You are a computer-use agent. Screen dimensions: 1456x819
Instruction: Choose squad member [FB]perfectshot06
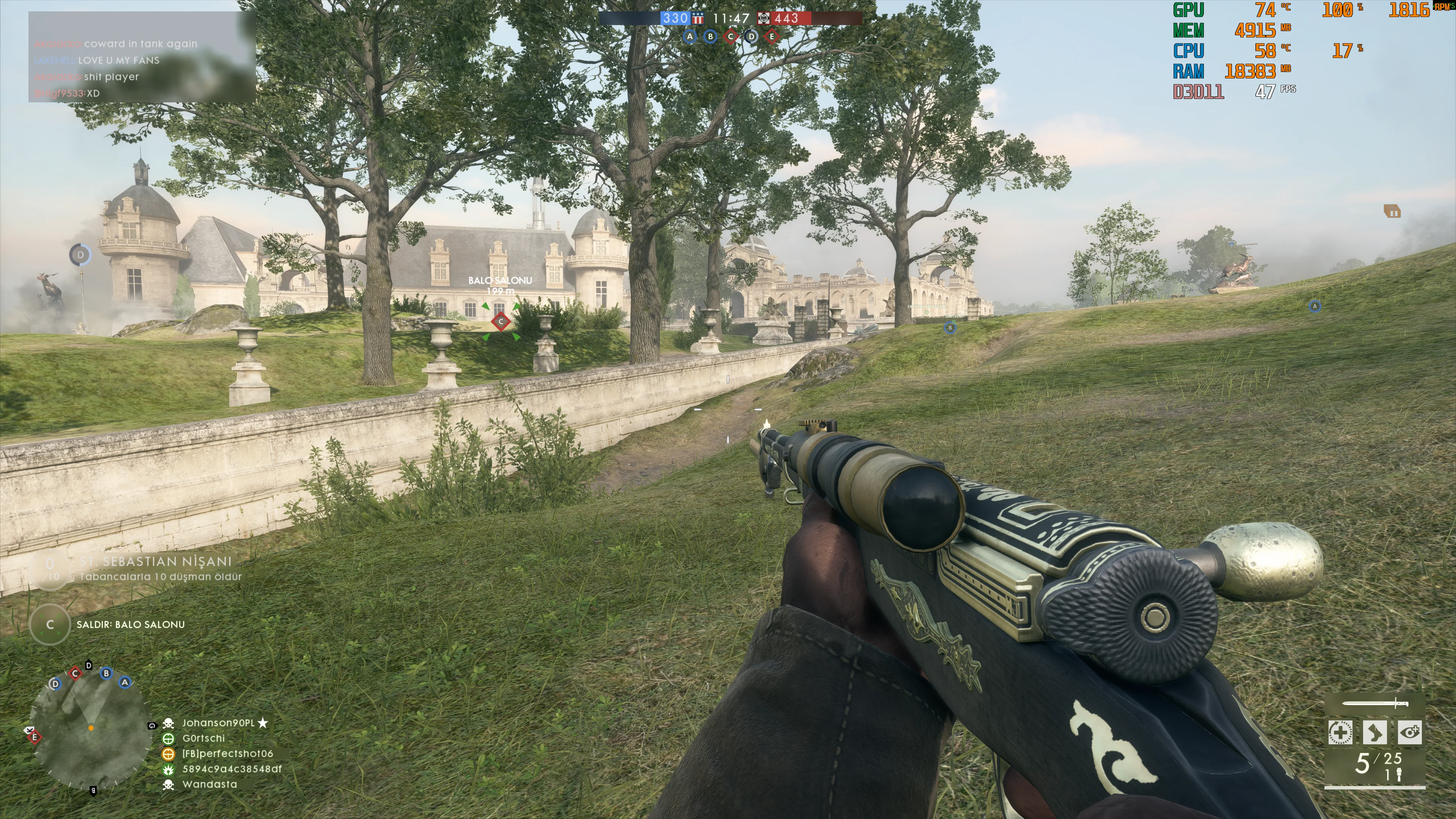pos(227,753)
